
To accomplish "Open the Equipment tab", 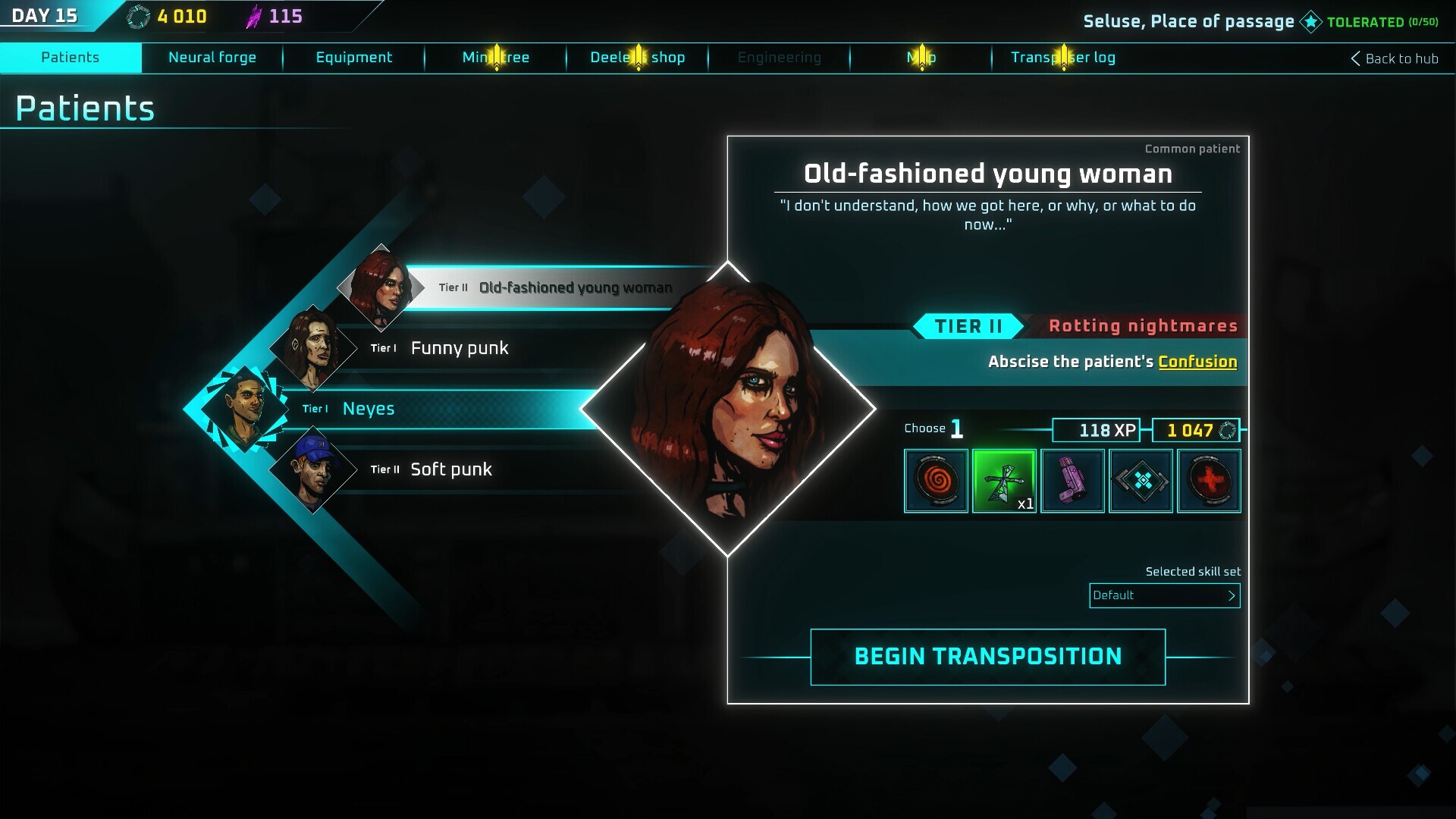I will (353, 58).
